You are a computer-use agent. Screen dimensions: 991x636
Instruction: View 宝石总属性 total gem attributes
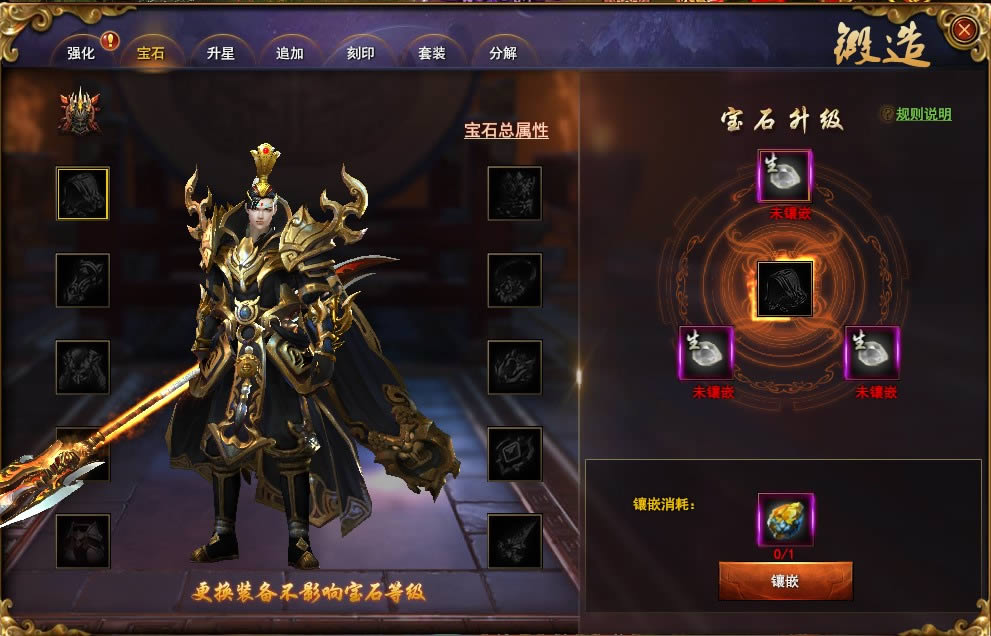point(506,131)
